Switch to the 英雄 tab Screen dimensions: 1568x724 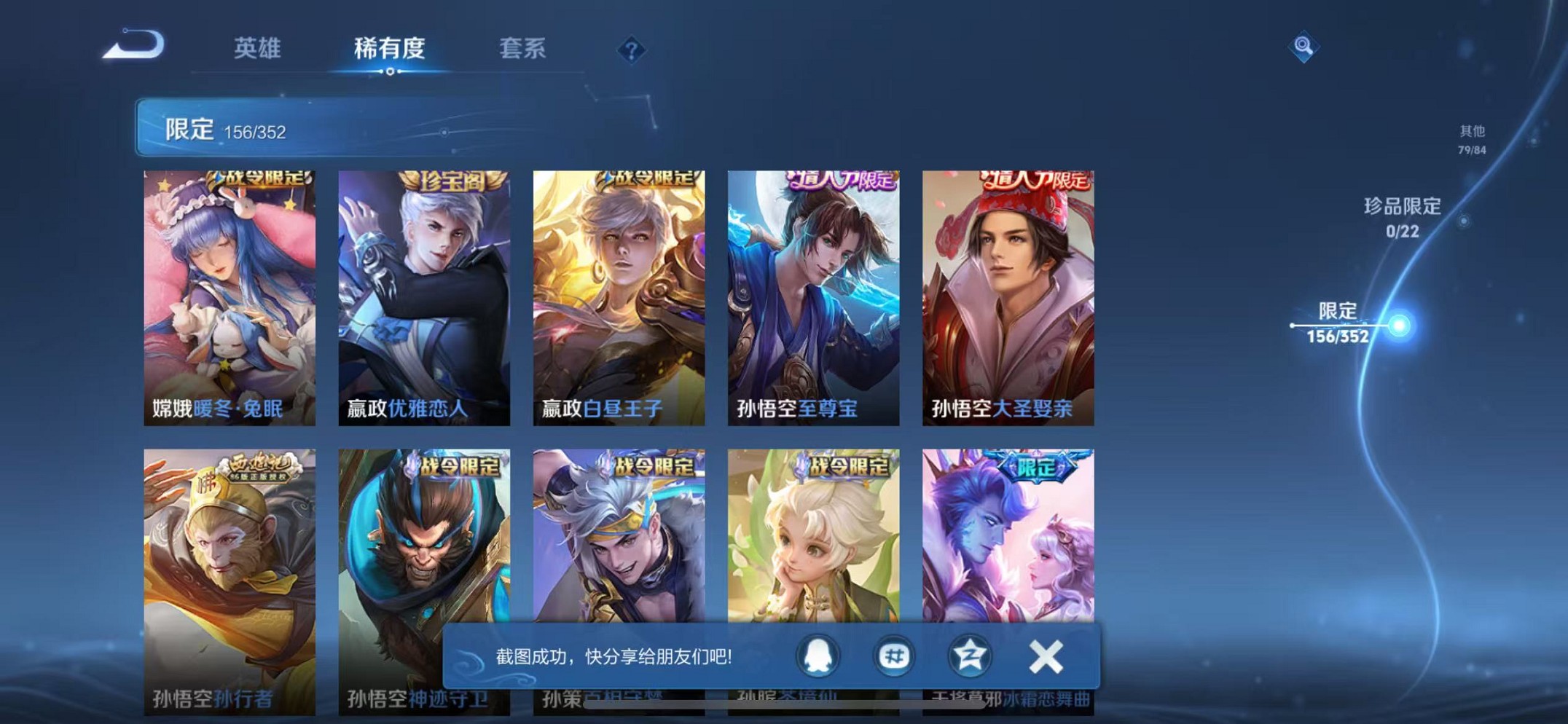pos(257,47)
